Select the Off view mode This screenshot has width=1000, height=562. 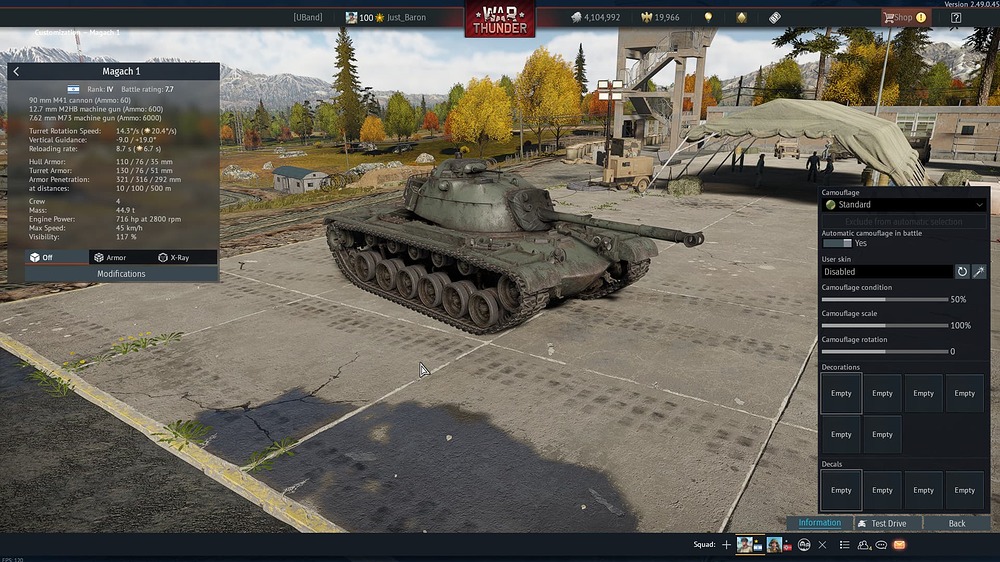click(x=42, y=257)
